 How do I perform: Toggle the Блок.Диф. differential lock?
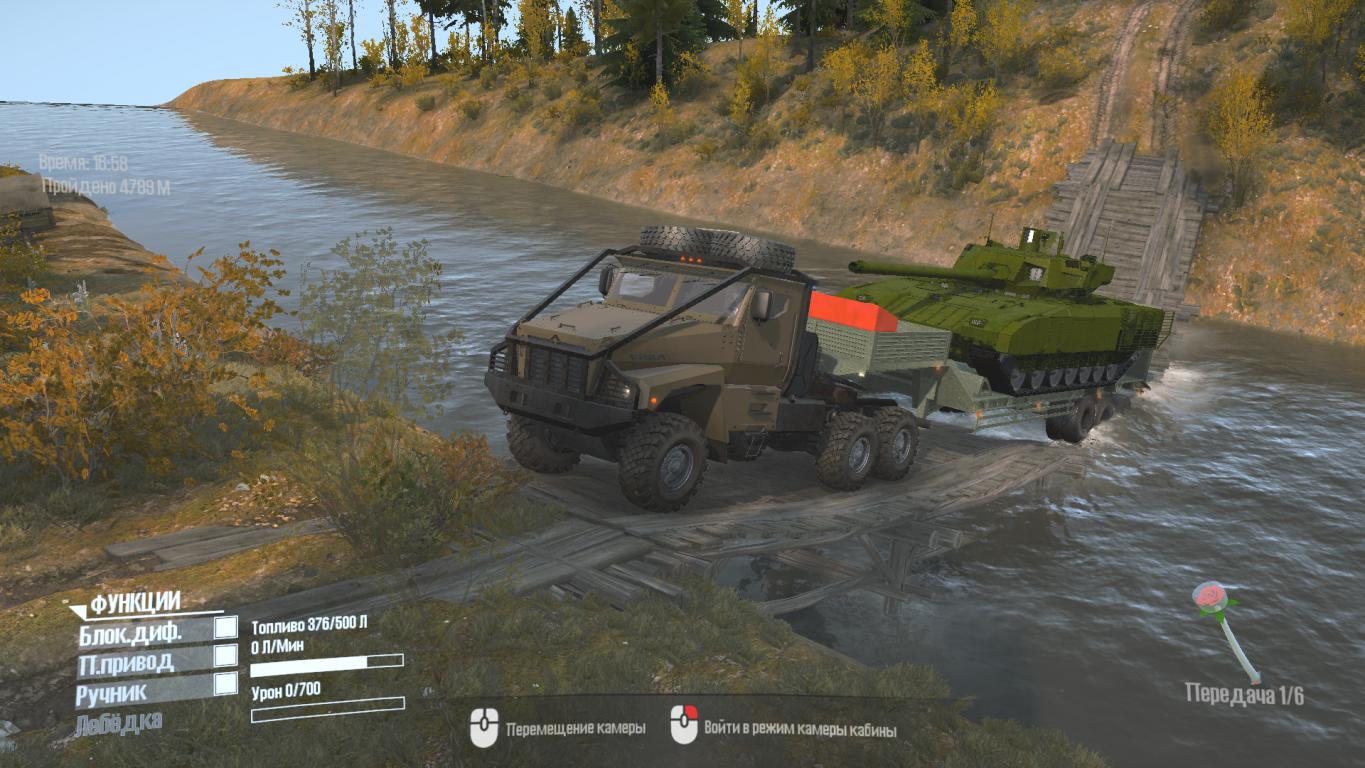[226, 628]
